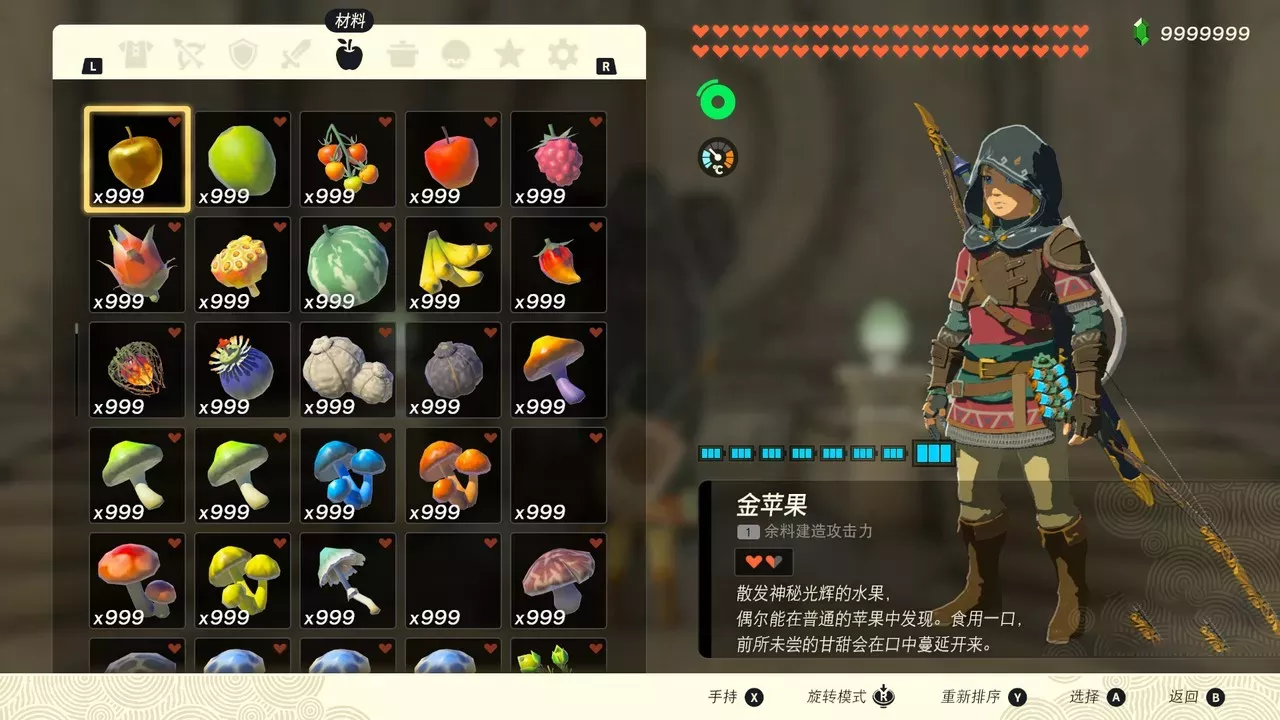Viewport: 1280px width, 720px height.
Task: Select the green round fruit slot
Action: click(x=243, y=159)
